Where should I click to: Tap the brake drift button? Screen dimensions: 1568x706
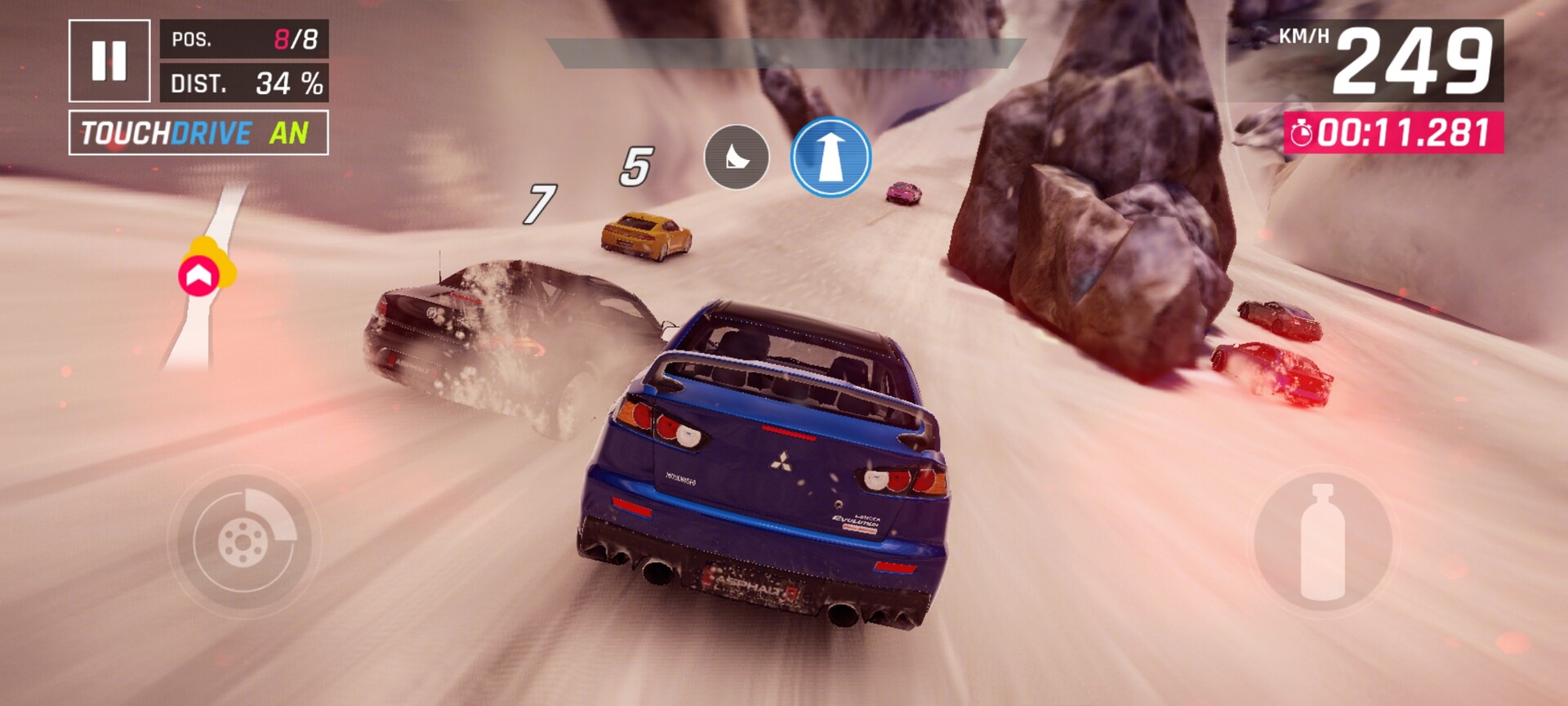[243, 540]
